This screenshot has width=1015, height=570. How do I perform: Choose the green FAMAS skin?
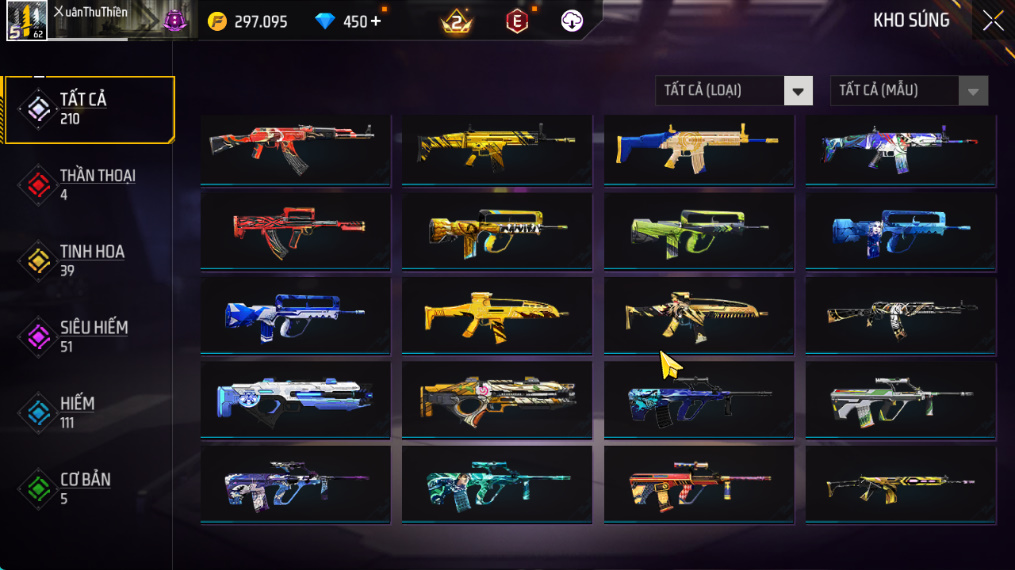coord(698,231)
